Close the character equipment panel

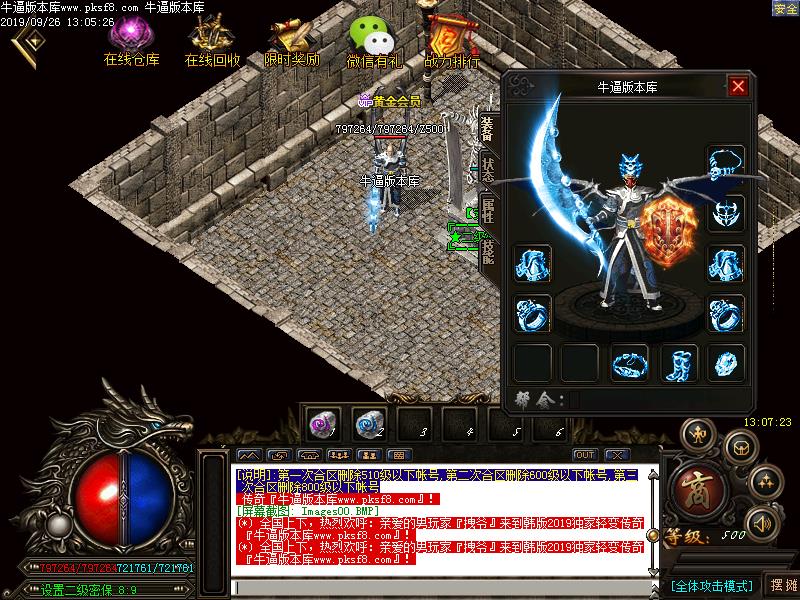click(x=739, y=86)
